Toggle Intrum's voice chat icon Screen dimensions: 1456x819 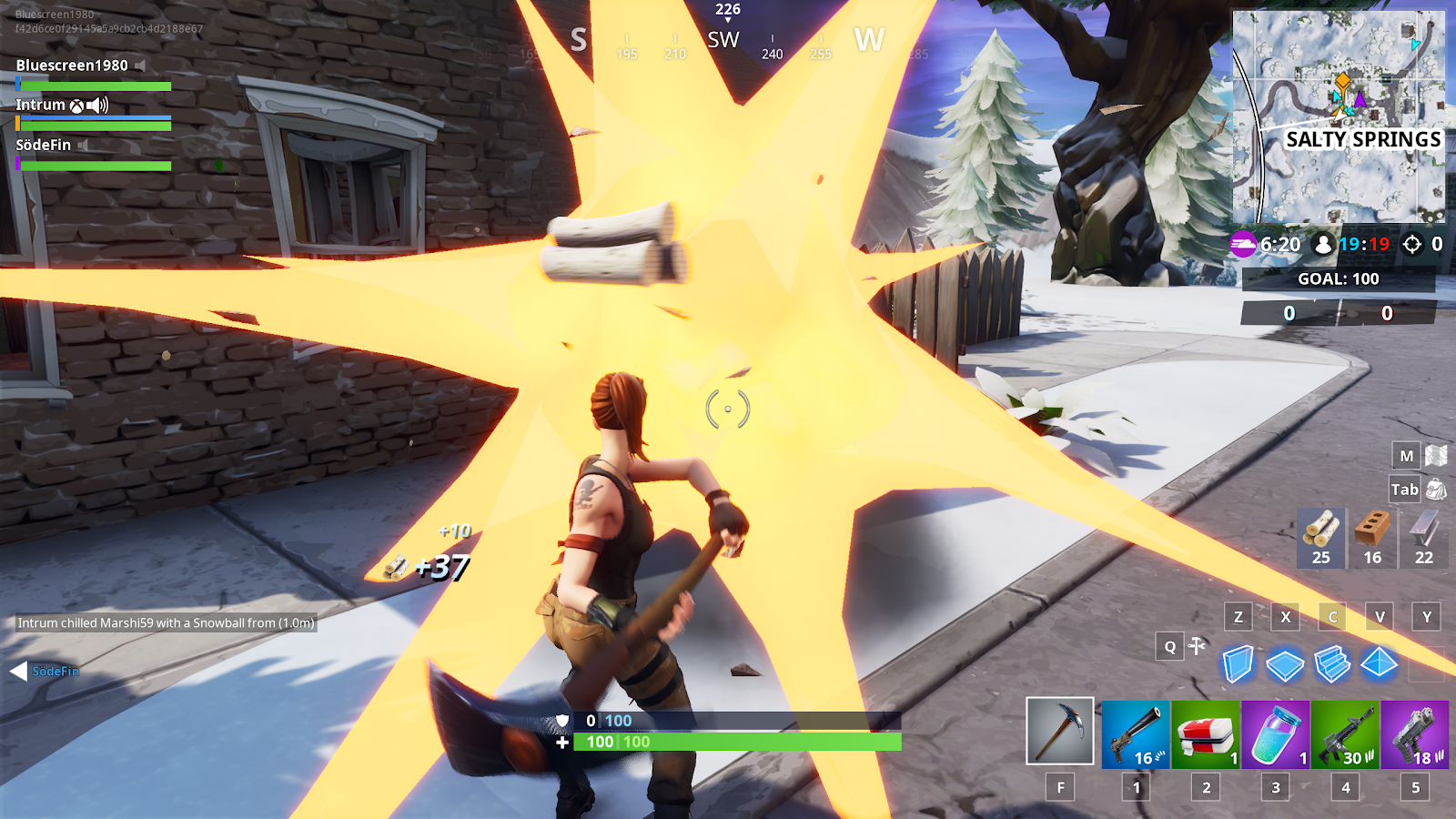click(x=96, y=105)
